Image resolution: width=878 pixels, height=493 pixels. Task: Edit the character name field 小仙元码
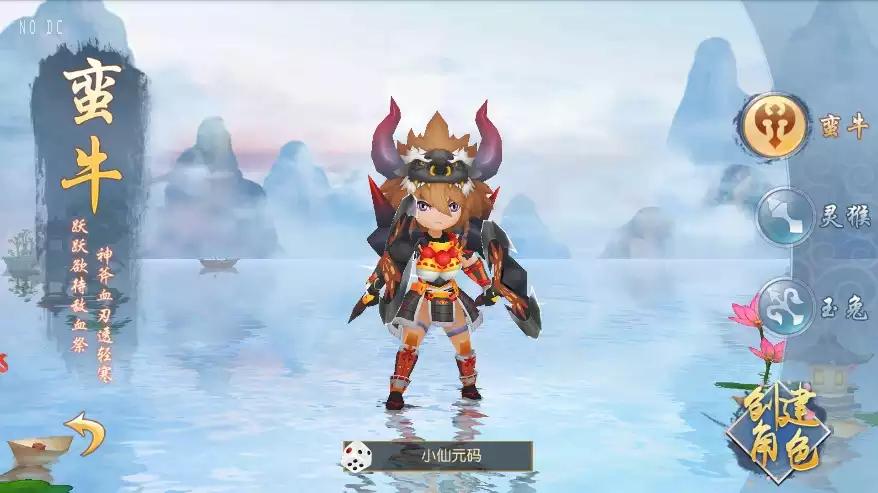[452, 457]
